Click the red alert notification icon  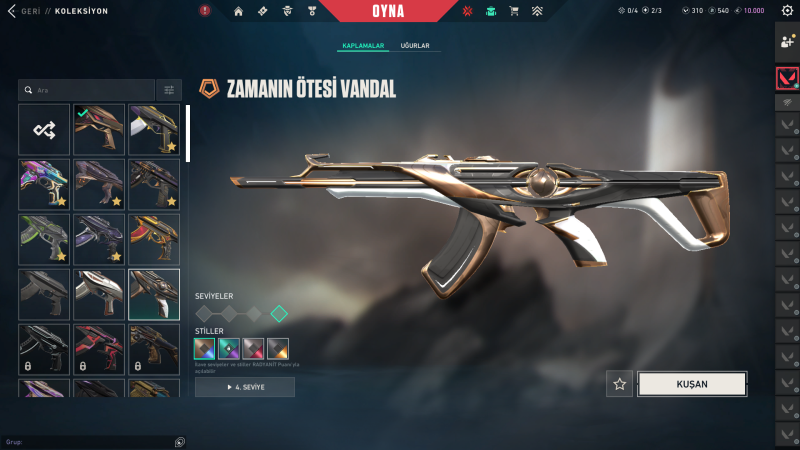point(205,11)
